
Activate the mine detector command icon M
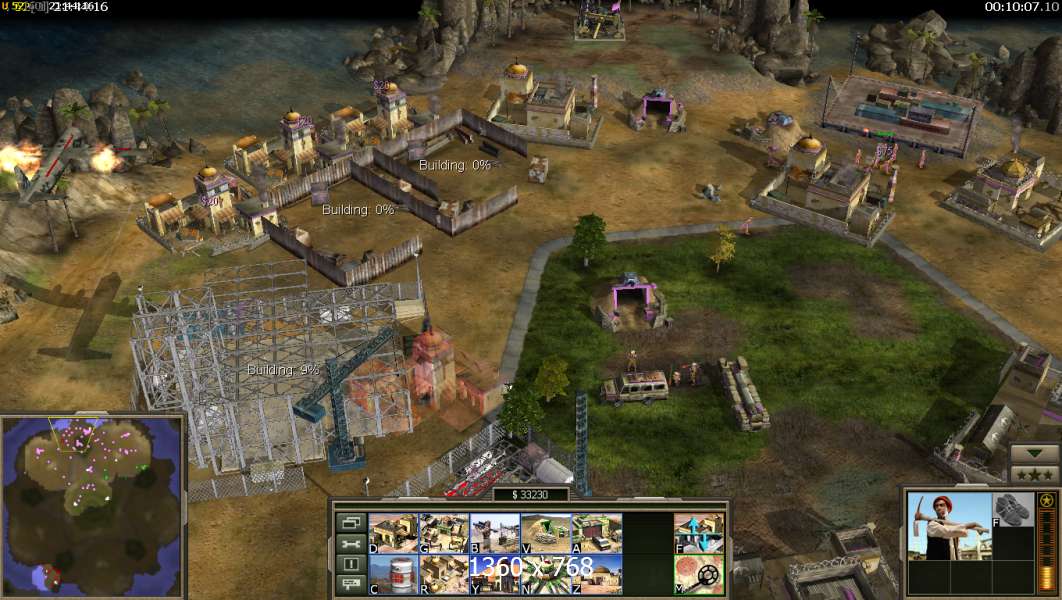tap(699, 574)
